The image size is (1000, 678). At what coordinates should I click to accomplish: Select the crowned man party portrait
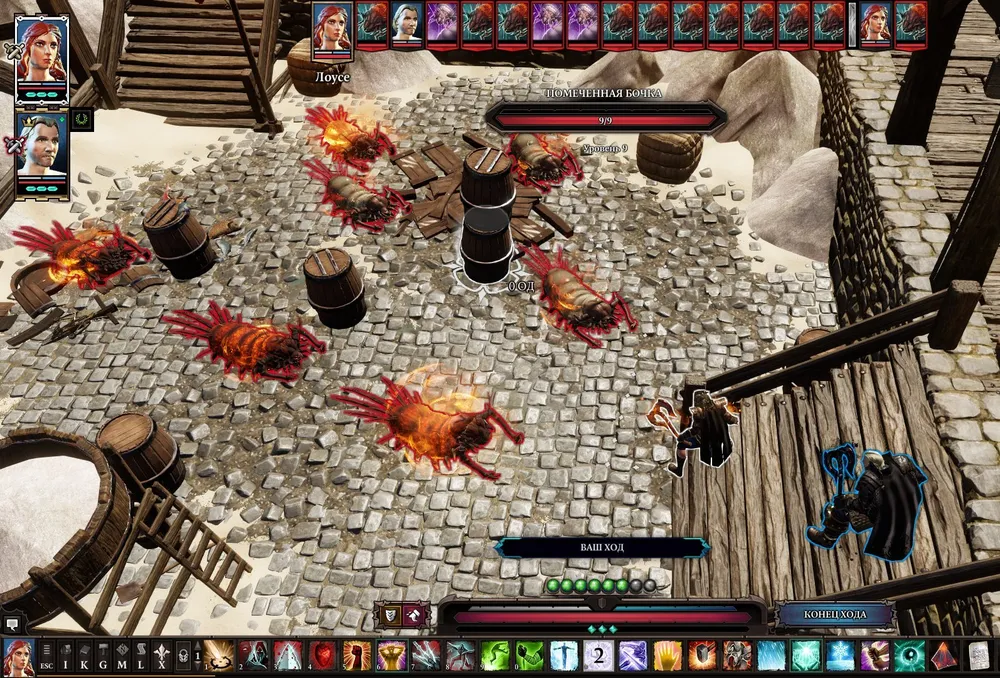coord(41,148)
